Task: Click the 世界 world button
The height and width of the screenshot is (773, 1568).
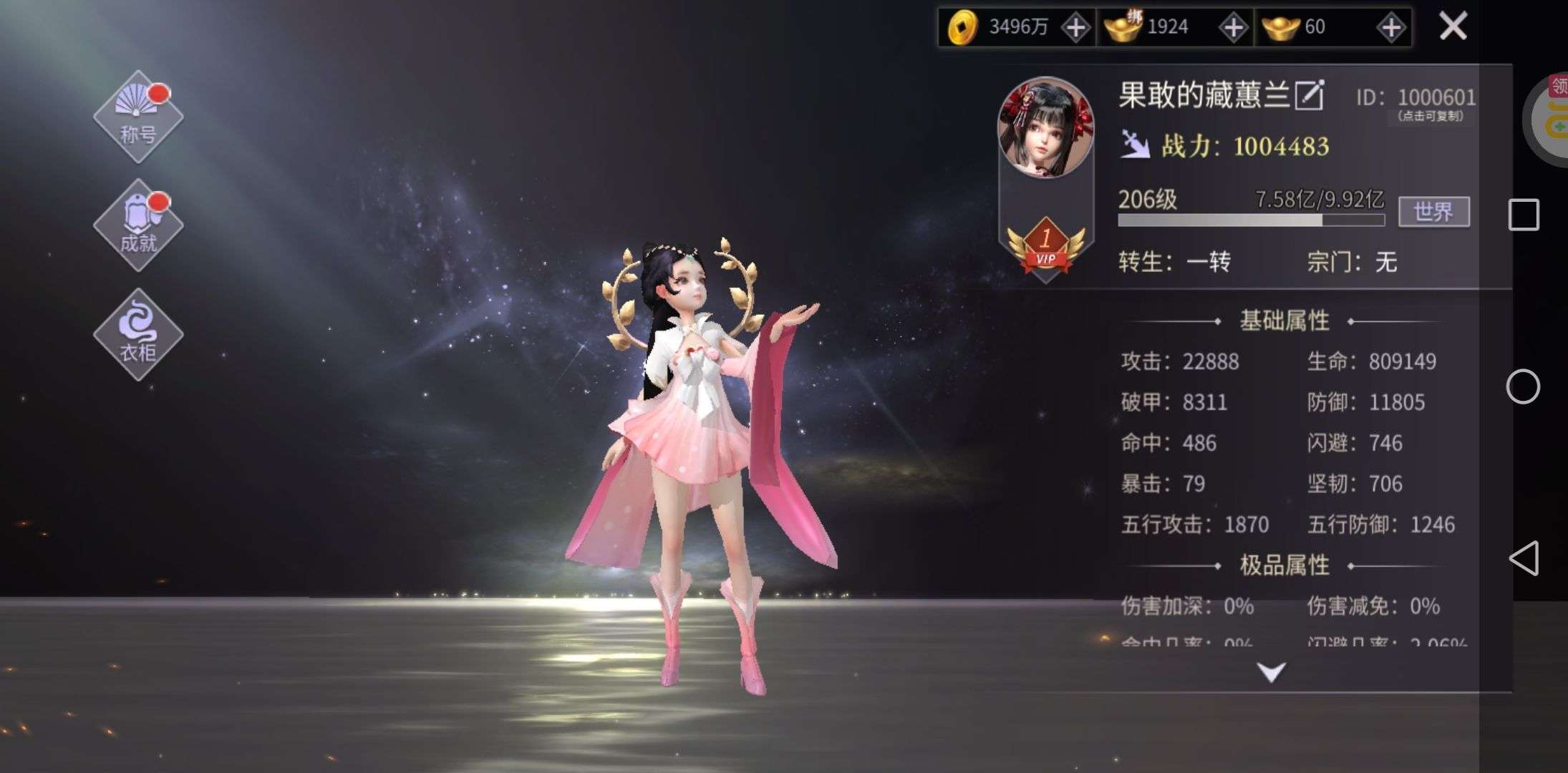Action: 1433,212
